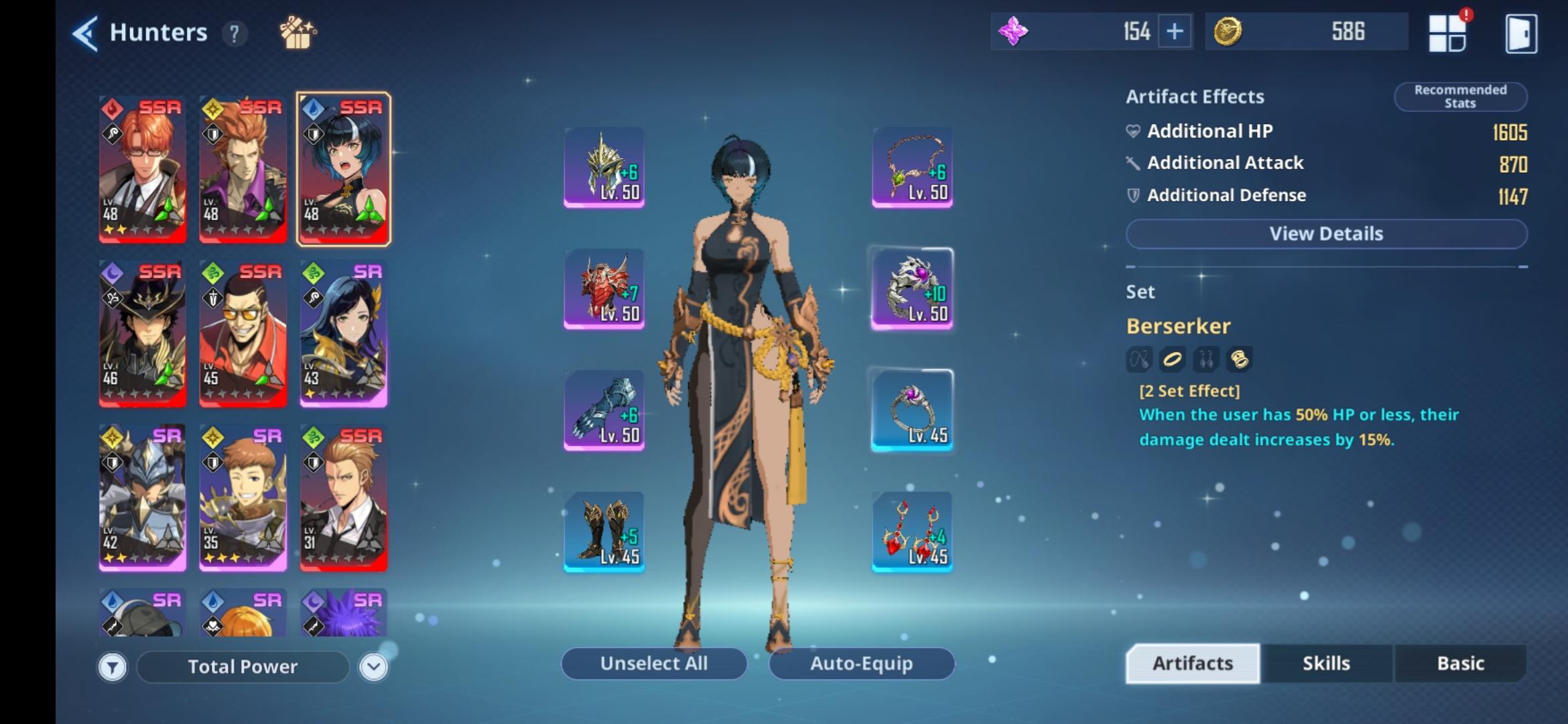
Task: Switch to the Skills tab
Action: pos(1326,663)
